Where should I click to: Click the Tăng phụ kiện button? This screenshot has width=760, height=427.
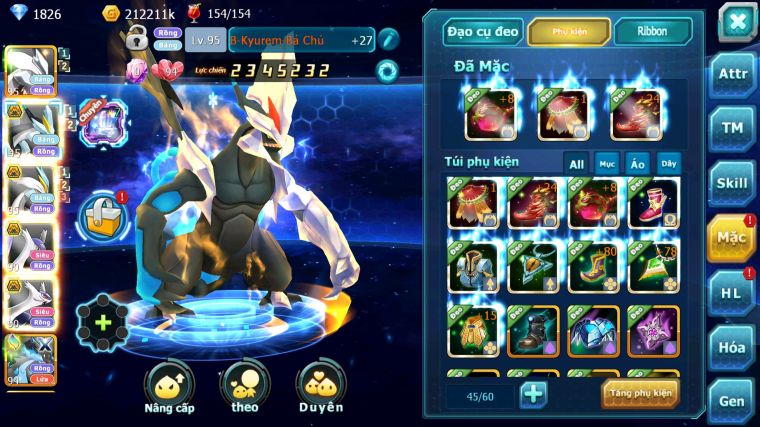pyautogui.click(x=640, y=393)
